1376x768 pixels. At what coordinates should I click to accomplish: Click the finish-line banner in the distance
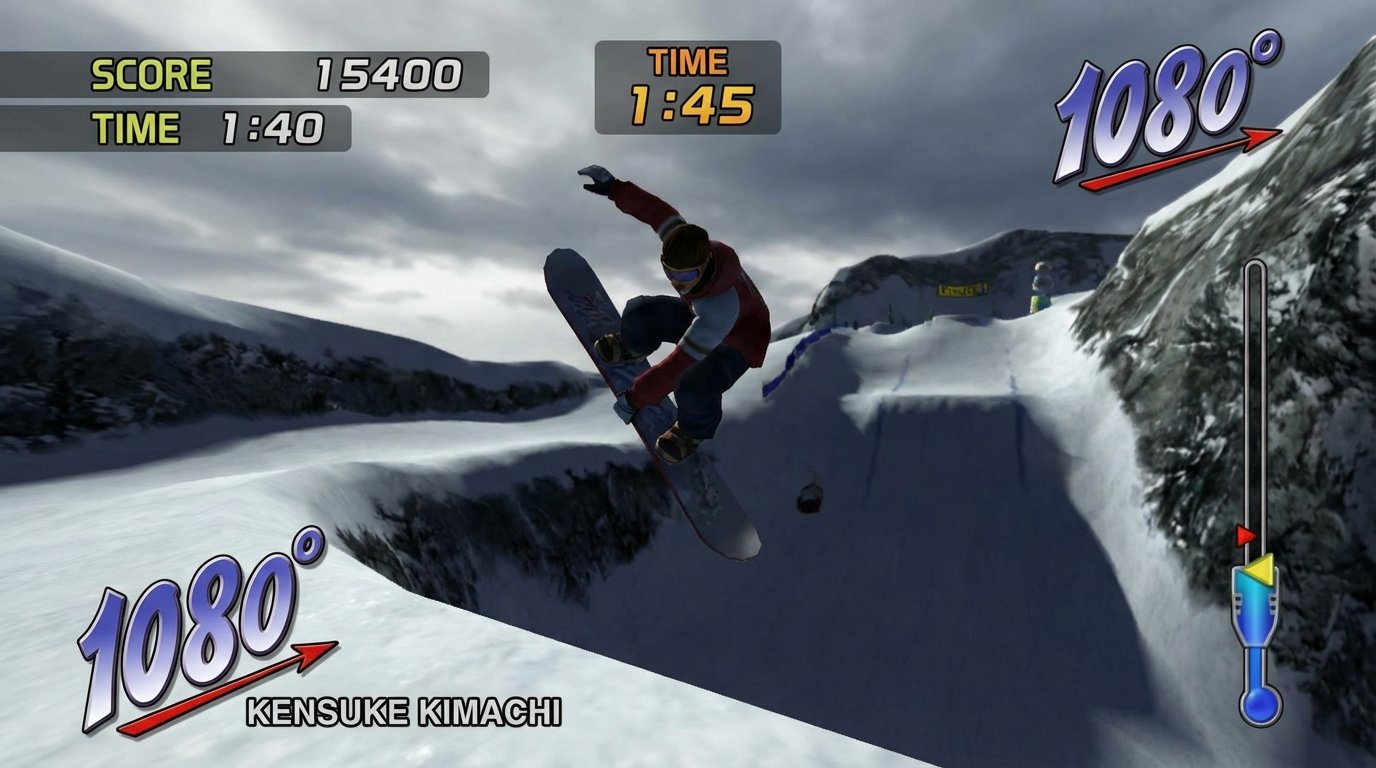coord(963,288)
